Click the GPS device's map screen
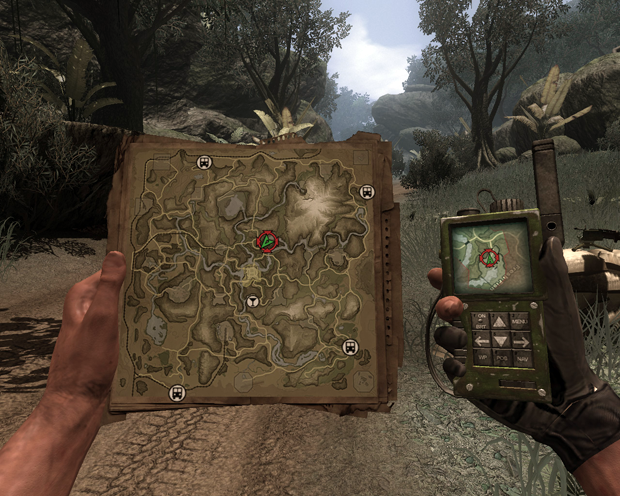This screenshot has height=496, width=620. [x=488, y=256]
